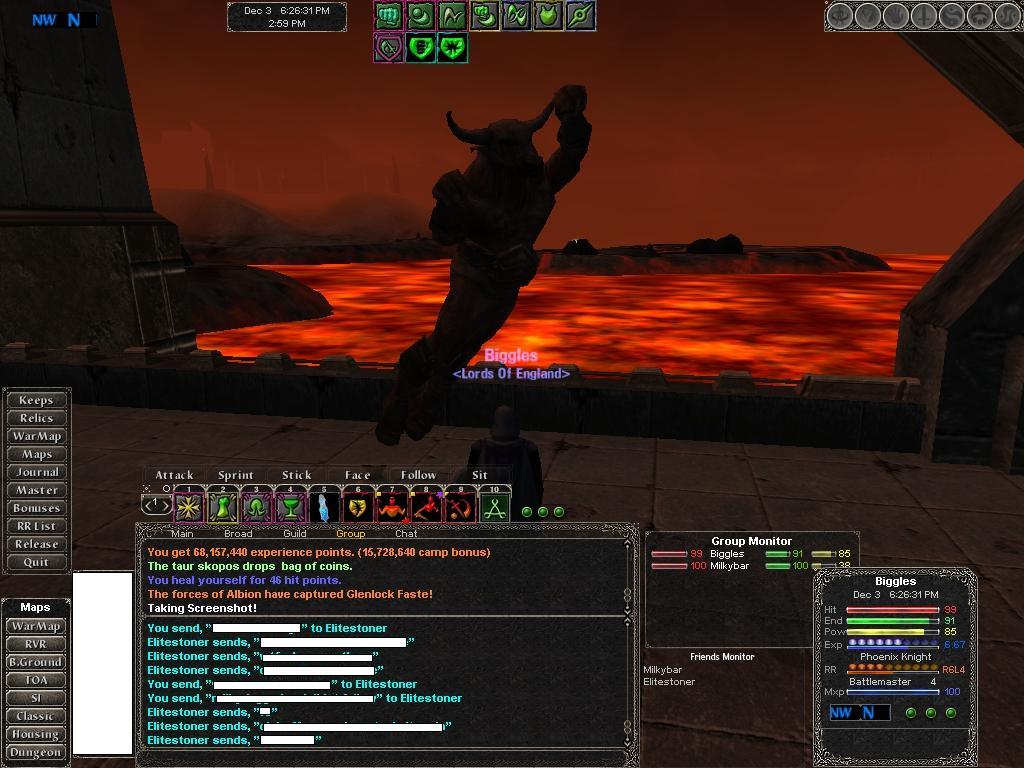This screenshot has width=1024, height=768.
Task: Activate Sprint
Action: tap(236, 475)
